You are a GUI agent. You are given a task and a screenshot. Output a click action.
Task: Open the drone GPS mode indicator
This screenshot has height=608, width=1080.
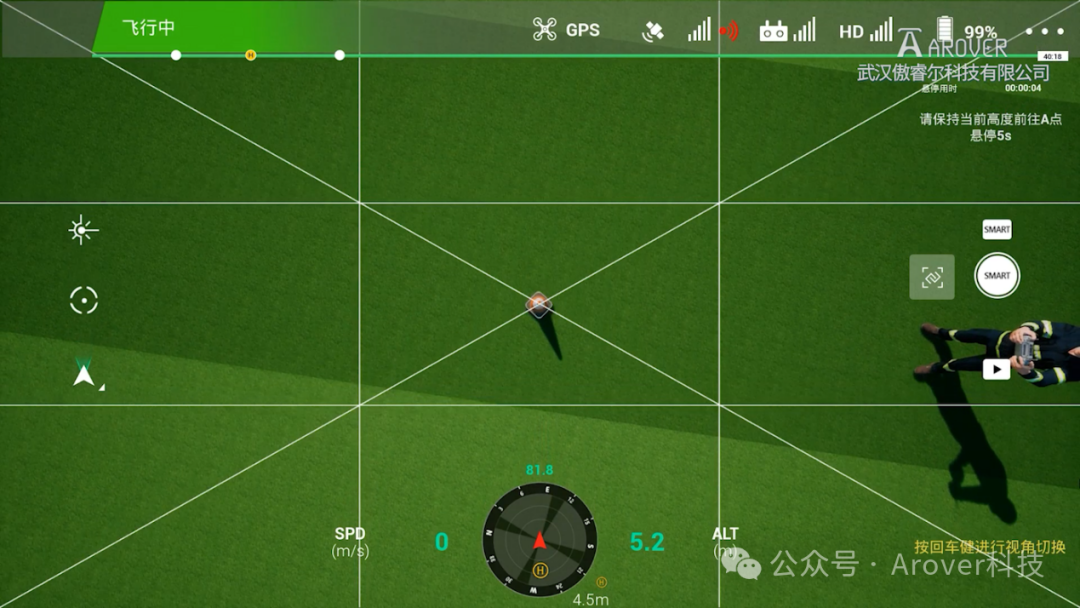click(x=566, y=29)
